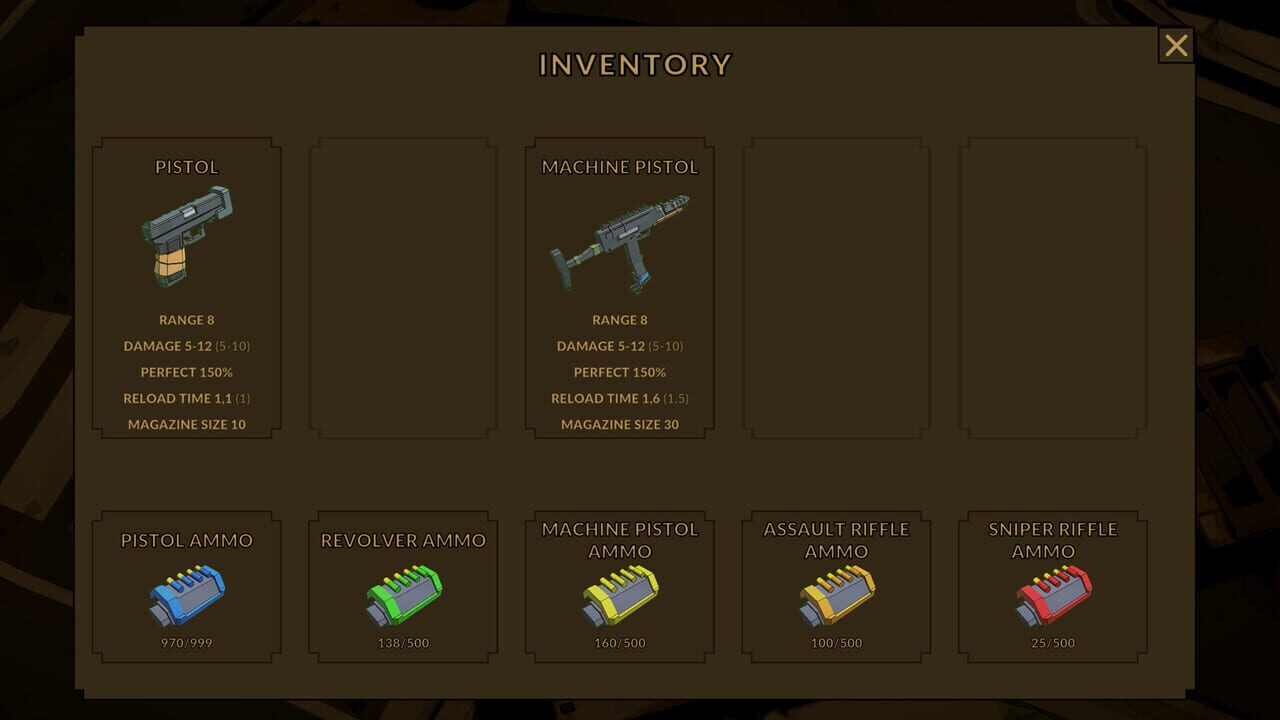Click the empty slot right of Machine Pistol
The height and width of the screenshot is (720, 1280).
coord(836,290)
